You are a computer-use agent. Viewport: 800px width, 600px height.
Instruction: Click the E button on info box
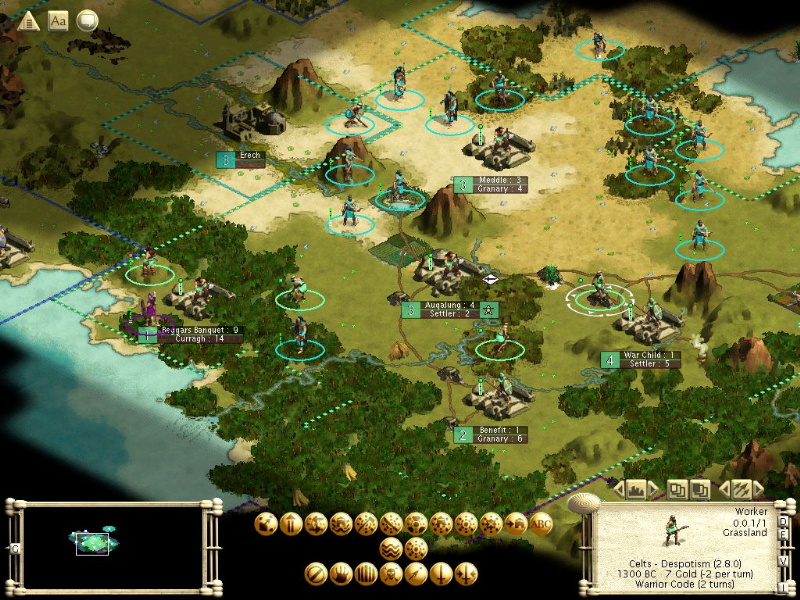click(x=782, y=535)
